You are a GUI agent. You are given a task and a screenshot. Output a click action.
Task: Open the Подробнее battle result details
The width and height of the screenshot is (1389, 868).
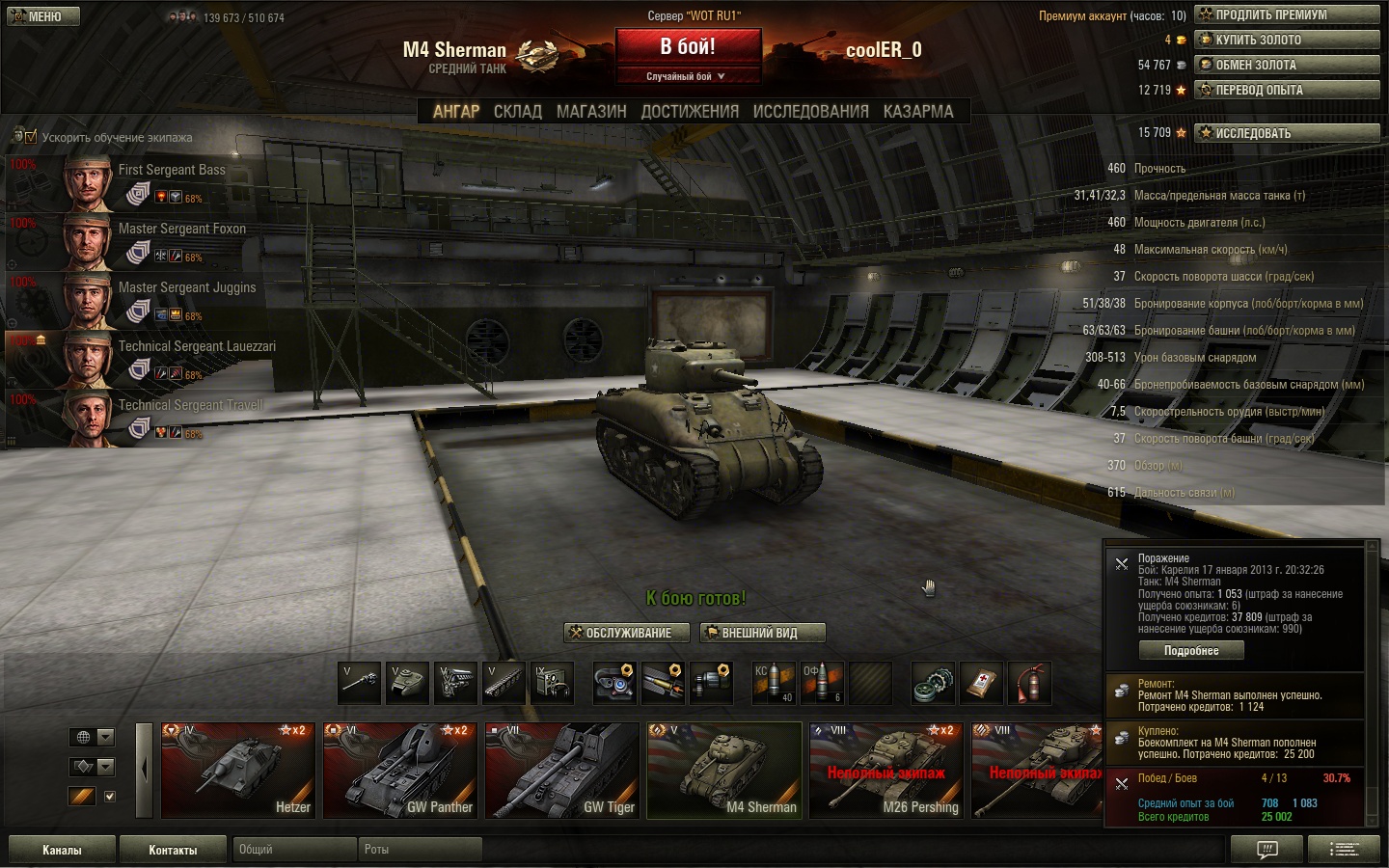[1191, 651]
